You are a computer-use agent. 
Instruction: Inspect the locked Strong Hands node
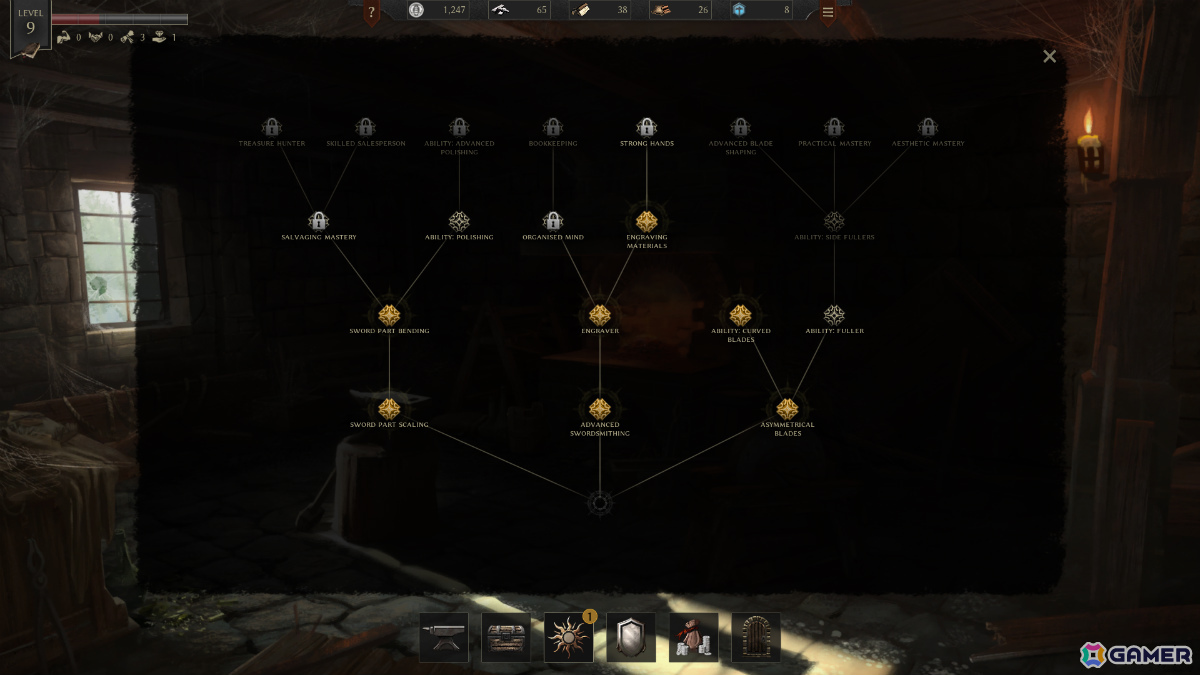(646, 128)
